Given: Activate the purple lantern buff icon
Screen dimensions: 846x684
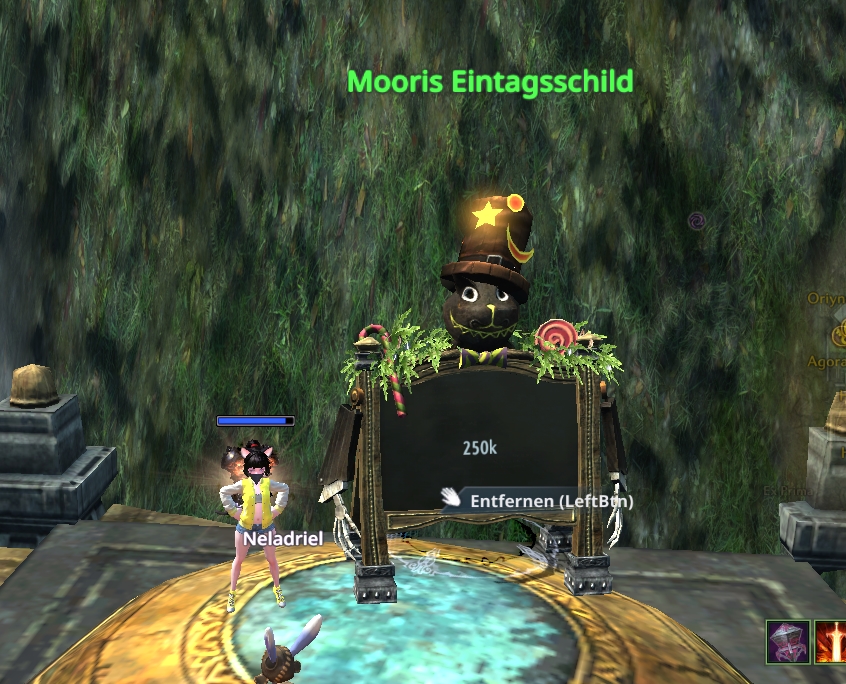Looking at the screenshot, I should 788,642.
